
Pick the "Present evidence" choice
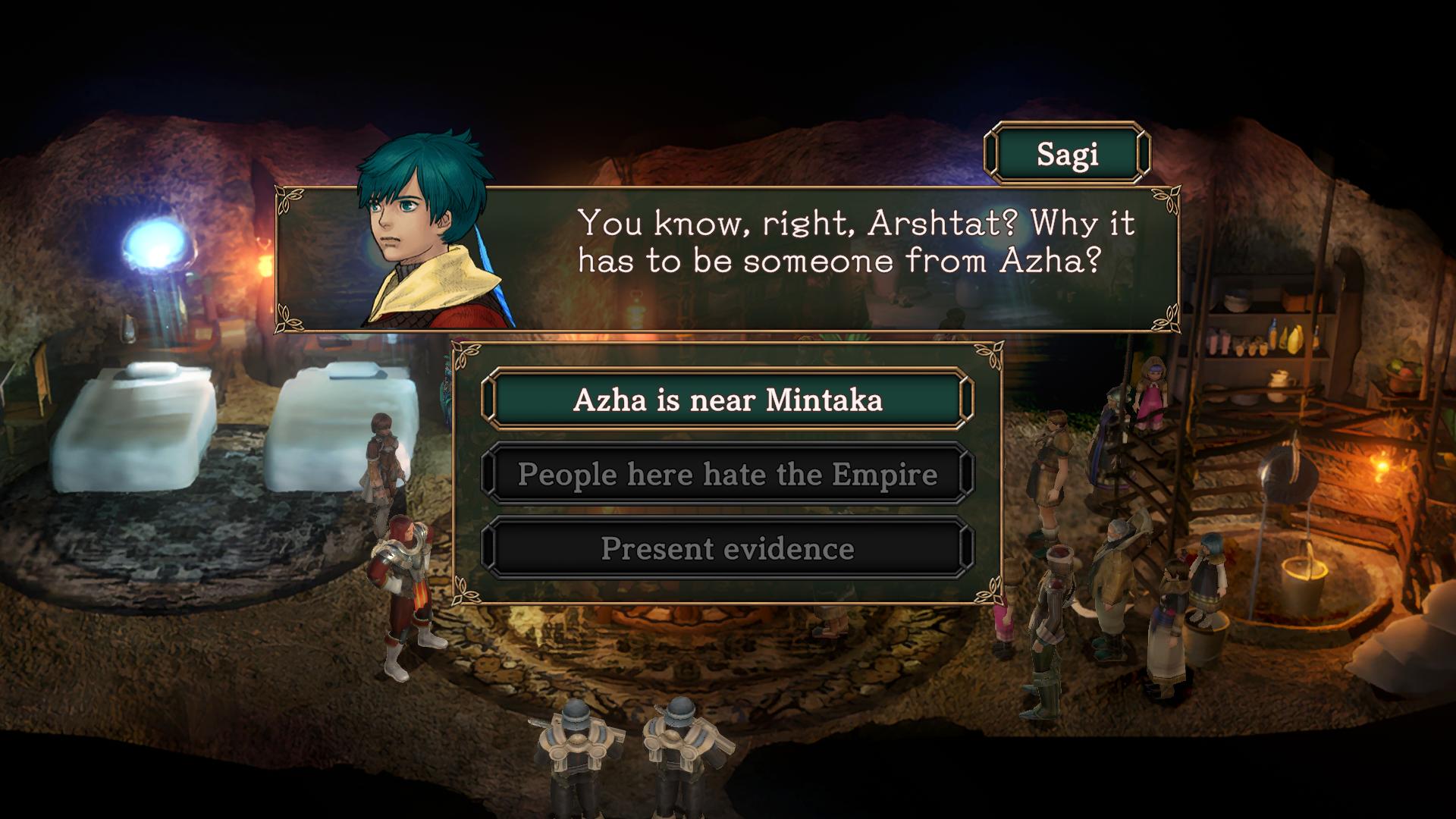tap(727, 548)
